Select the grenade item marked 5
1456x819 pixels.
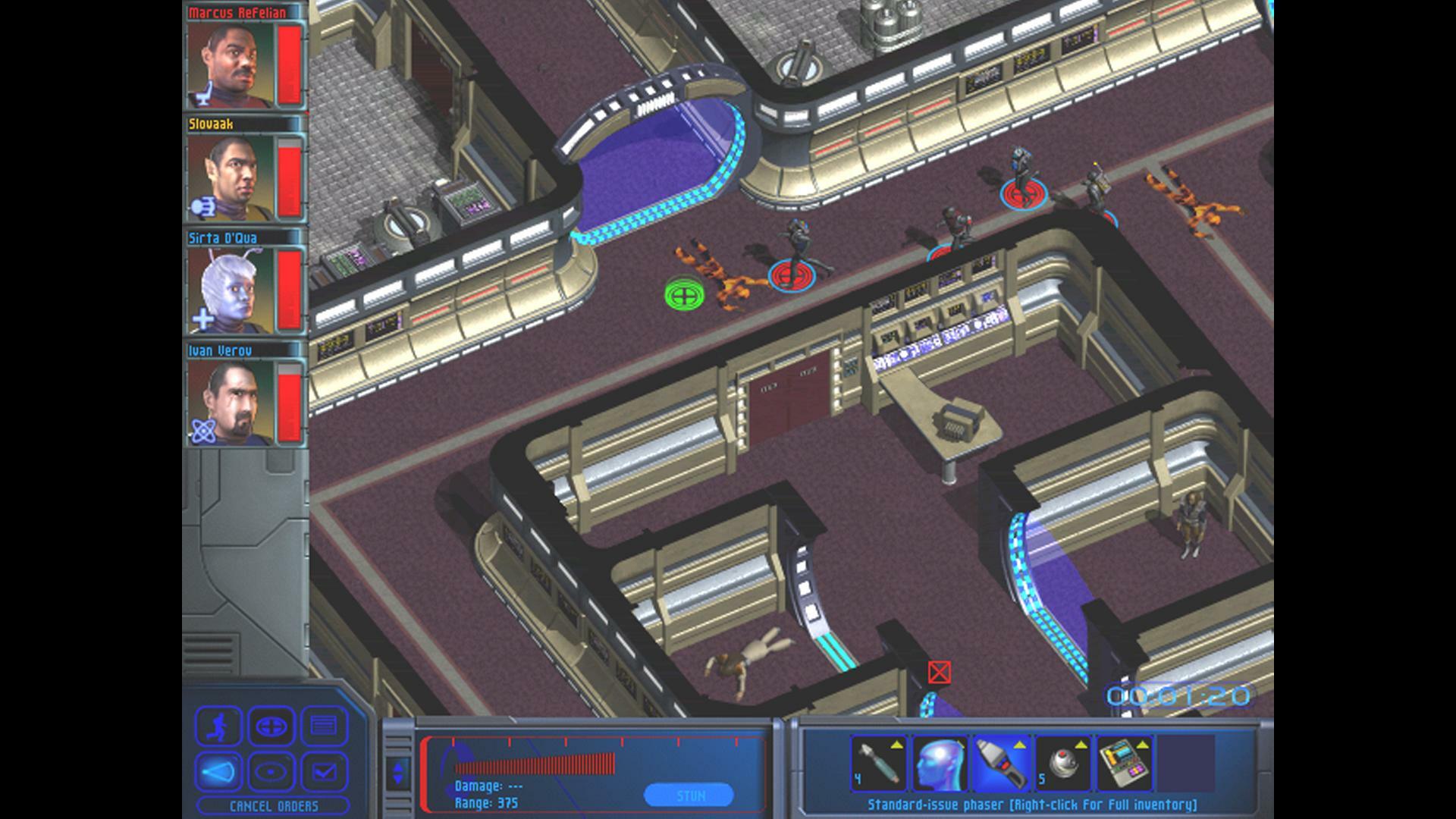[1062, 763]
